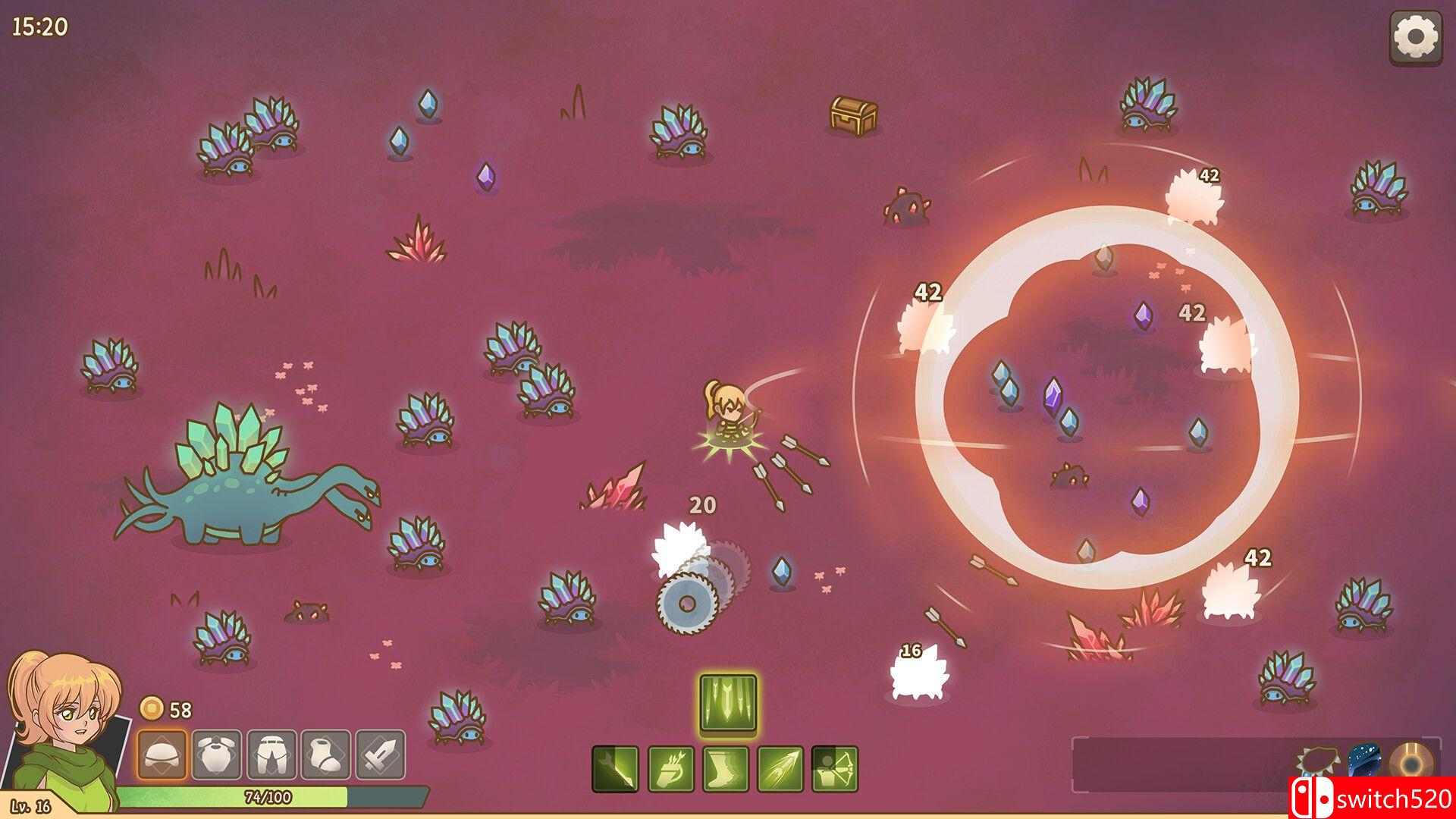
Task: Select the helmet equipment slot
Action: tap(162, 755)
